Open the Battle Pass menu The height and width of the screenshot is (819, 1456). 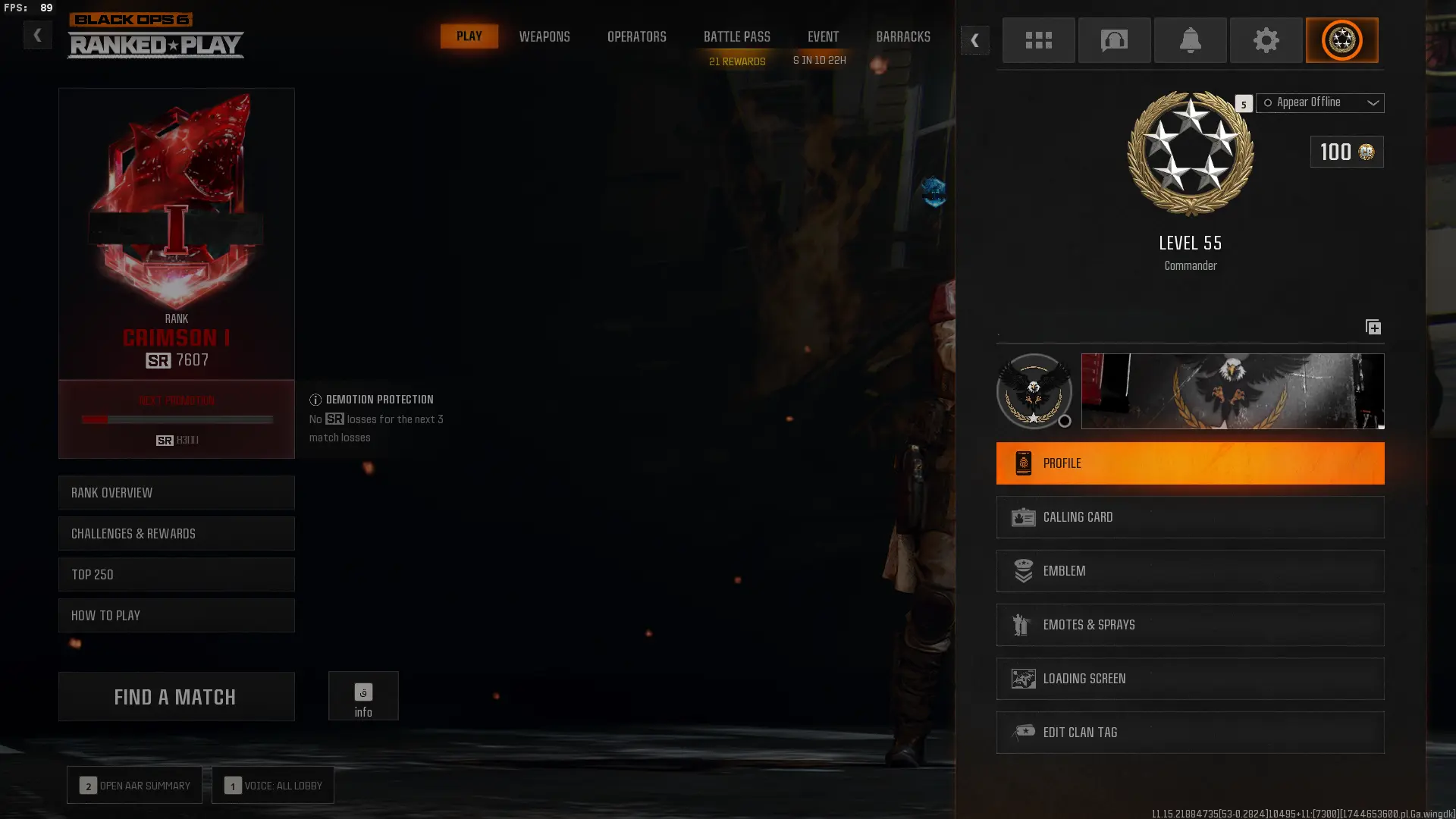(x=736, y=36)
